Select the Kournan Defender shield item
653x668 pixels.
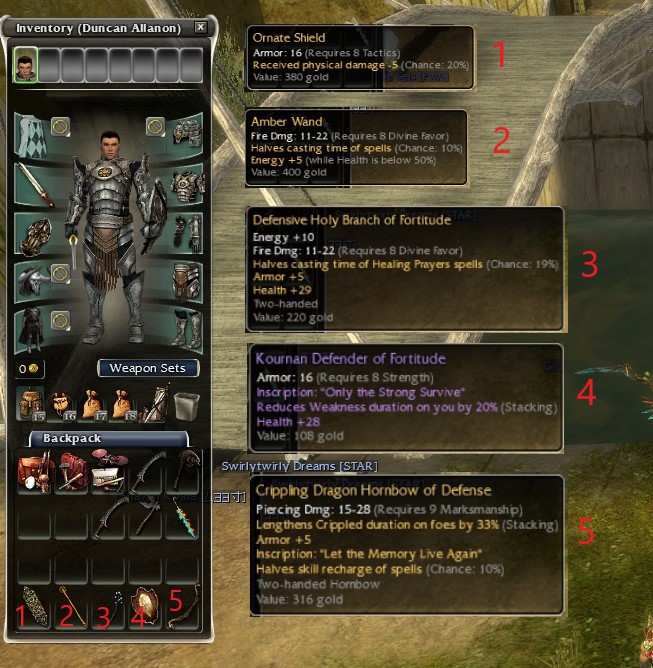click(x=146, y=606)
